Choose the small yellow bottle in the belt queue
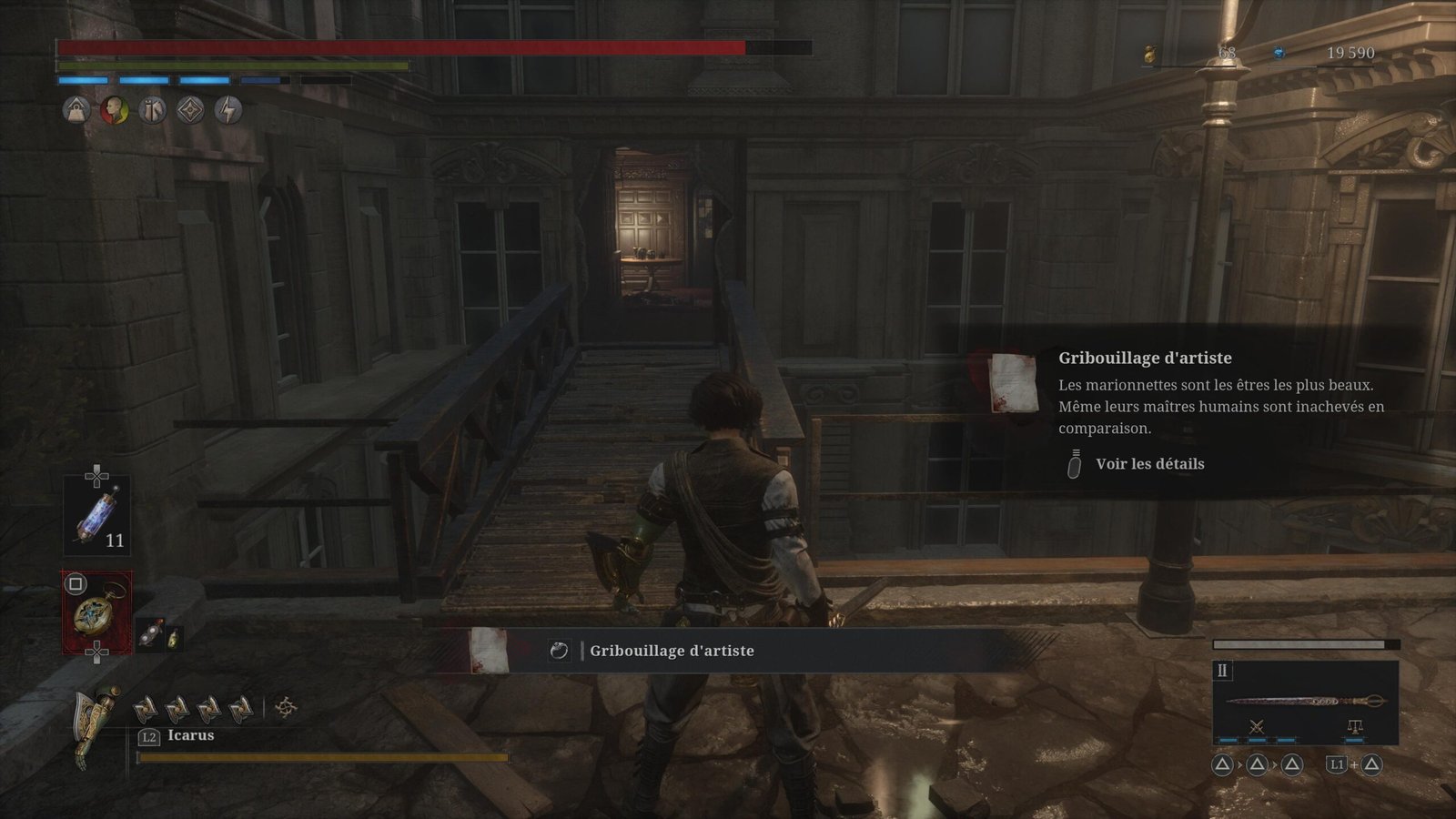This screenshot has height=819, width=1456. point(172,639)
